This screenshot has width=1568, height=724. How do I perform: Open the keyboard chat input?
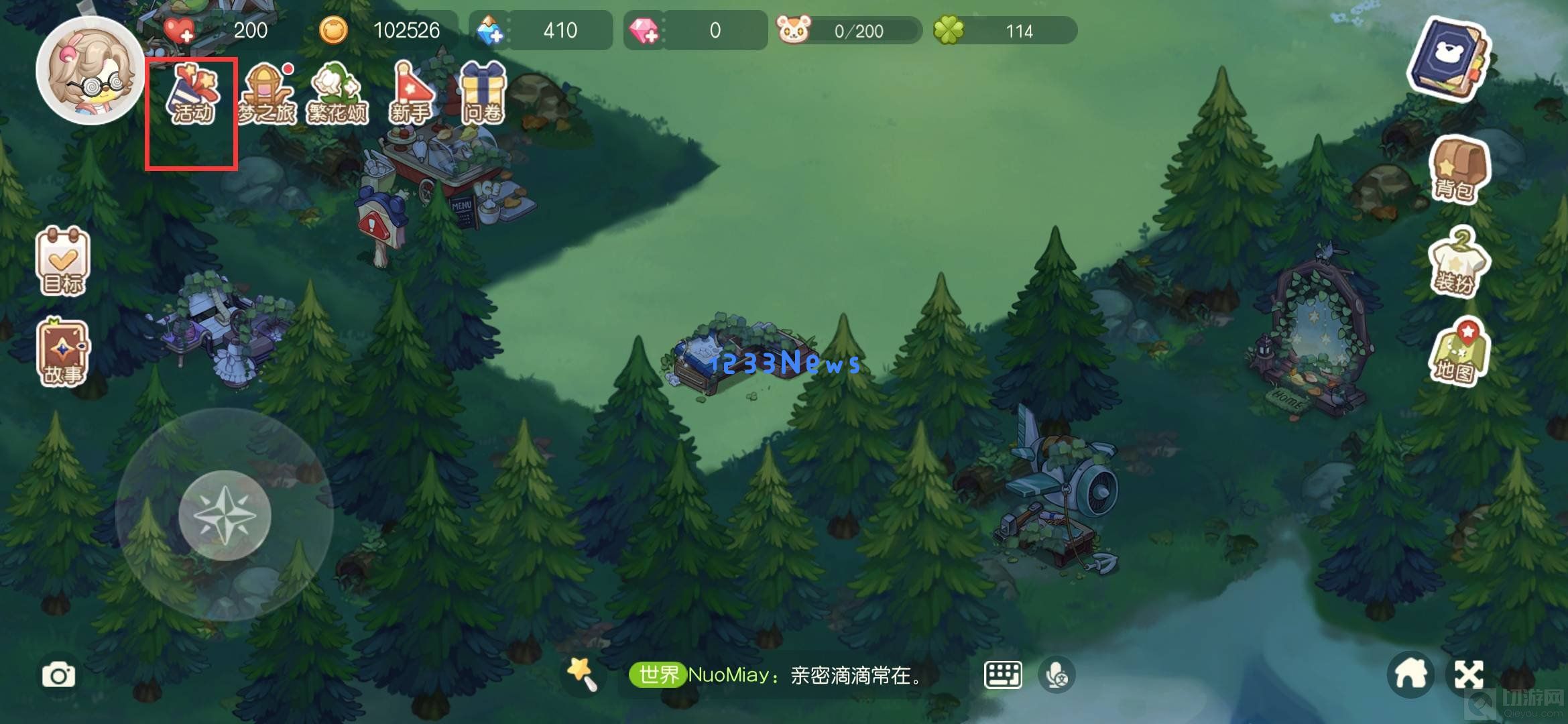(1002, 675)
